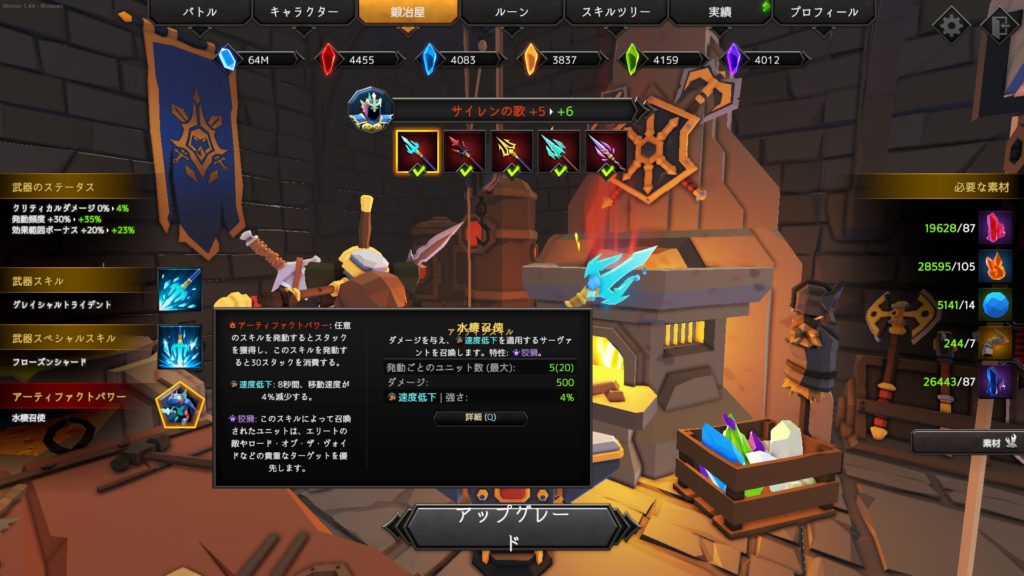Screen dimensions: 1024x576
Task: Select the 鍛冶屋 tab
Action: pos(410,13)
